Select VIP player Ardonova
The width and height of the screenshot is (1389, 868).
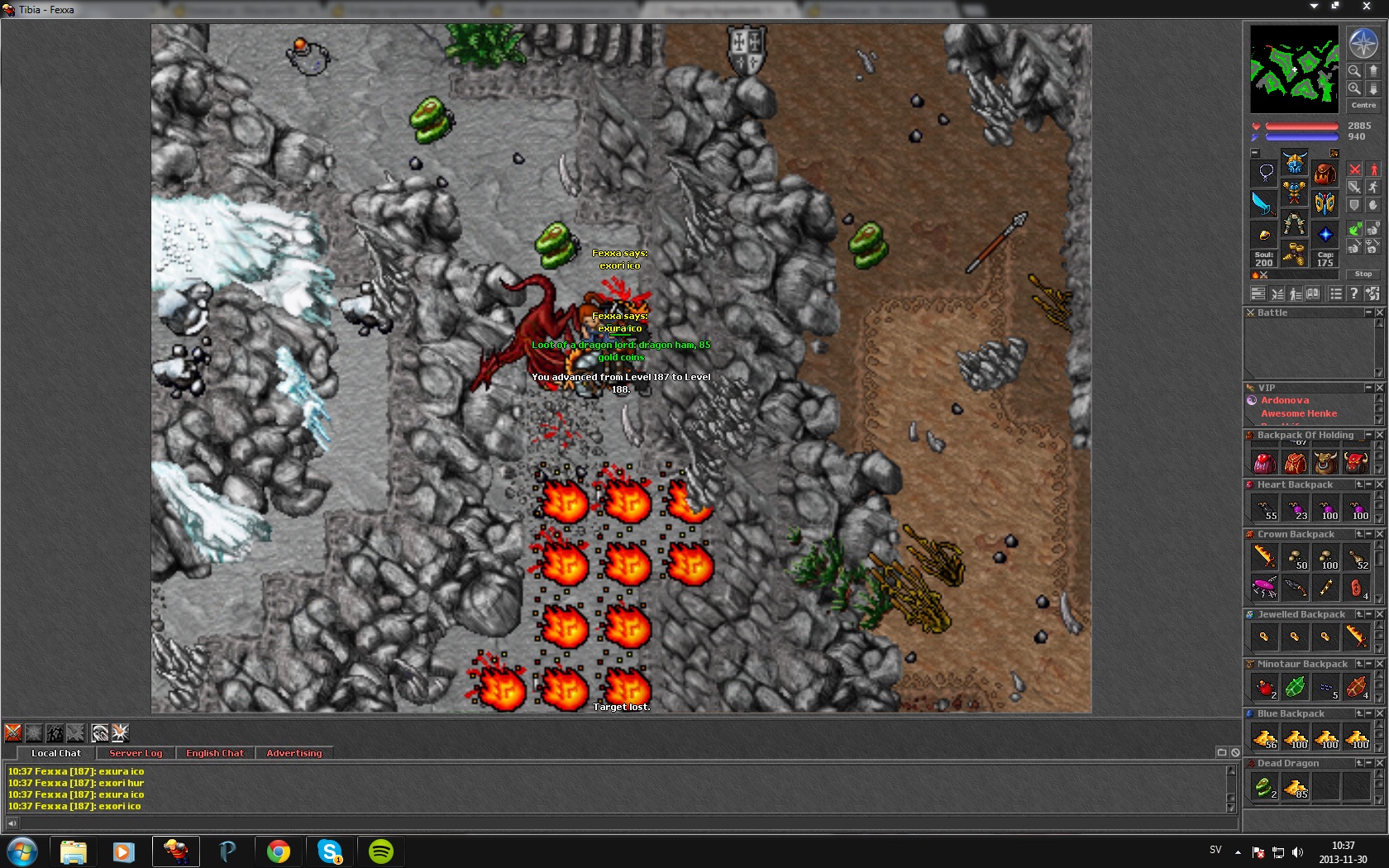coord(1285,400)
